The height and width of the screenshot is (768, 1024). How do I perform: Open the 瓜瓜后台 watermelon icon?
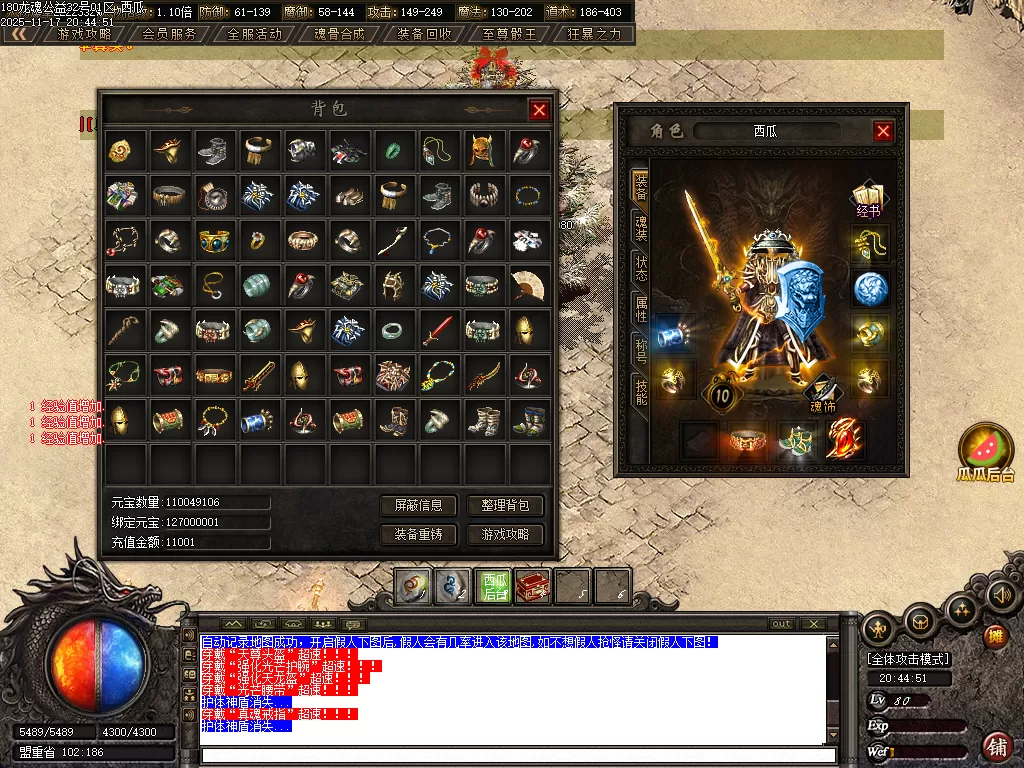tap(985, 449)
